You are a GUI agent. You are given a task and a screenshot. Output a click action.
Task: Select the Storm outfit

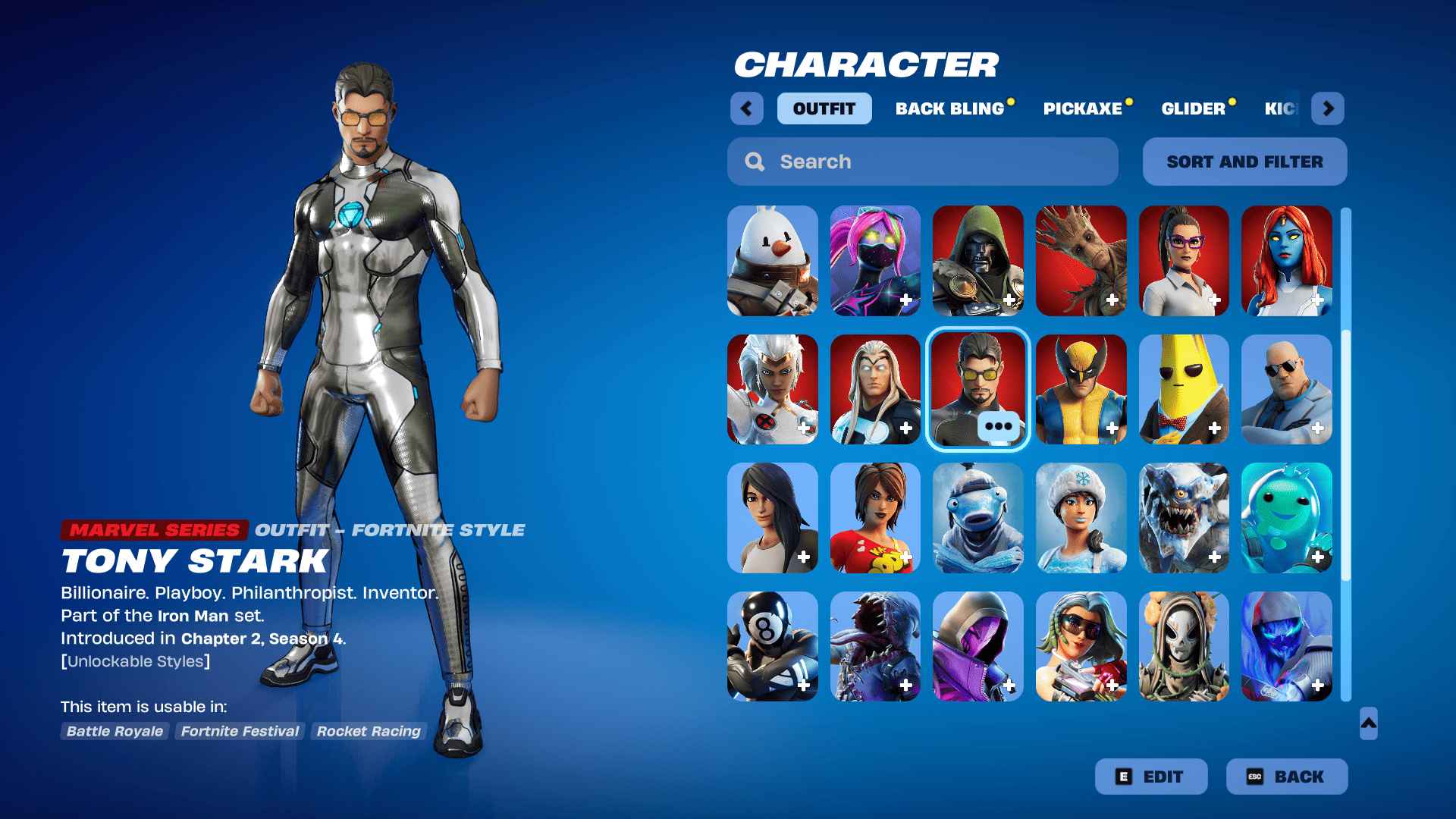(x=772, y=389)
